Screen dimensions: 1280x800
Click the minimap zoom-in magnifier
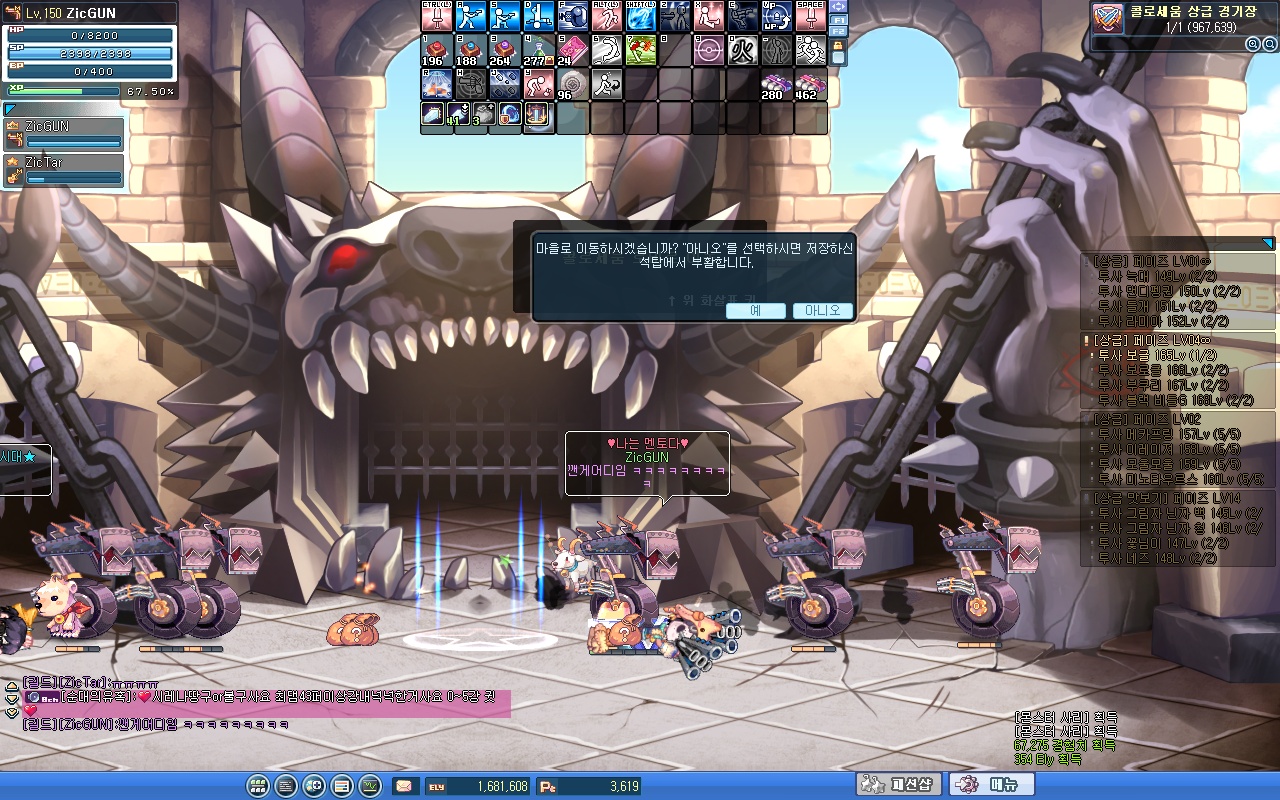[1252, 44]
